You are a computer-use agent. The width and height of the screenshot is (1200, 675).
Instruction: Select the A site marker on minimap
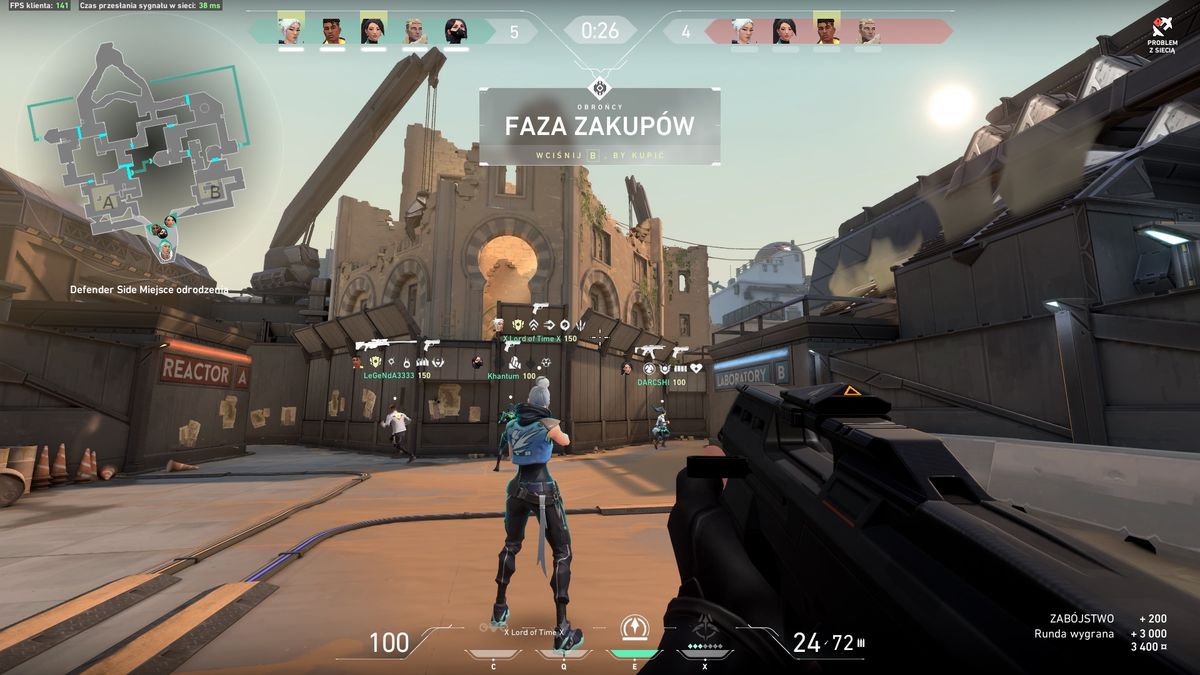108,201
